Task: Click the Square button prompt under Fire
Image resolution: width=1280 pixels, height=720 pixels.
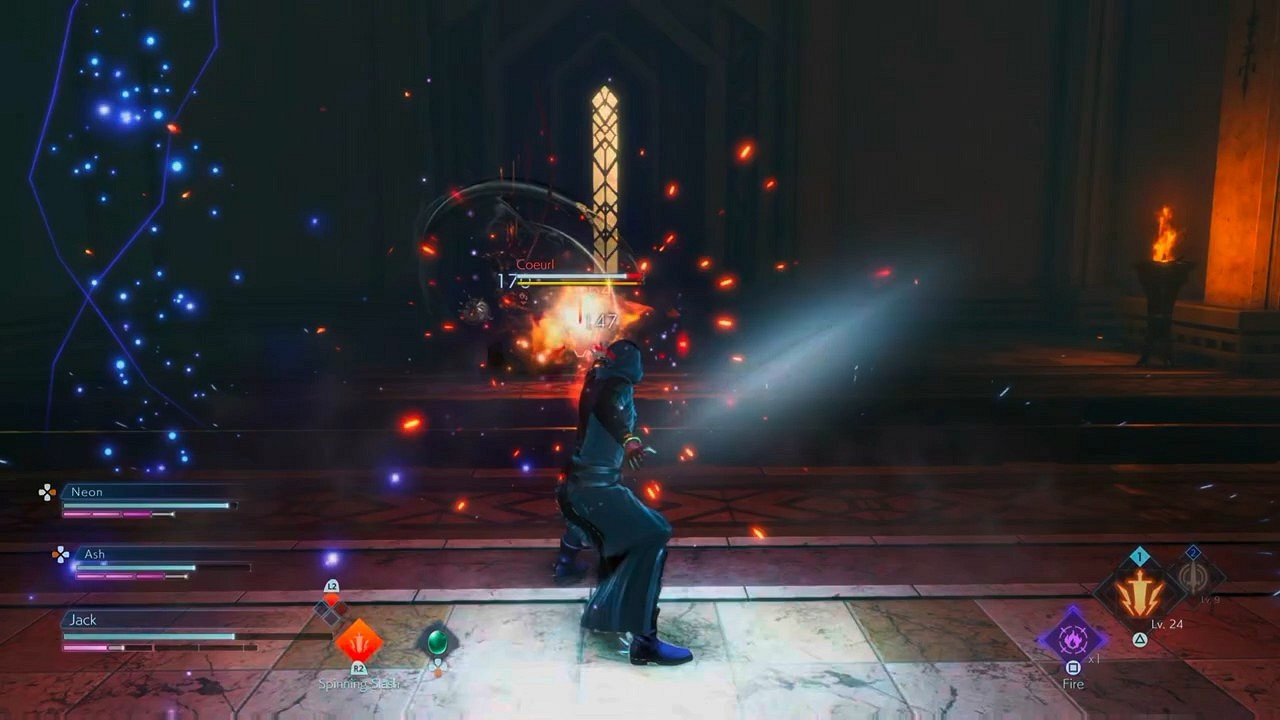Action: coord(1072,668)
